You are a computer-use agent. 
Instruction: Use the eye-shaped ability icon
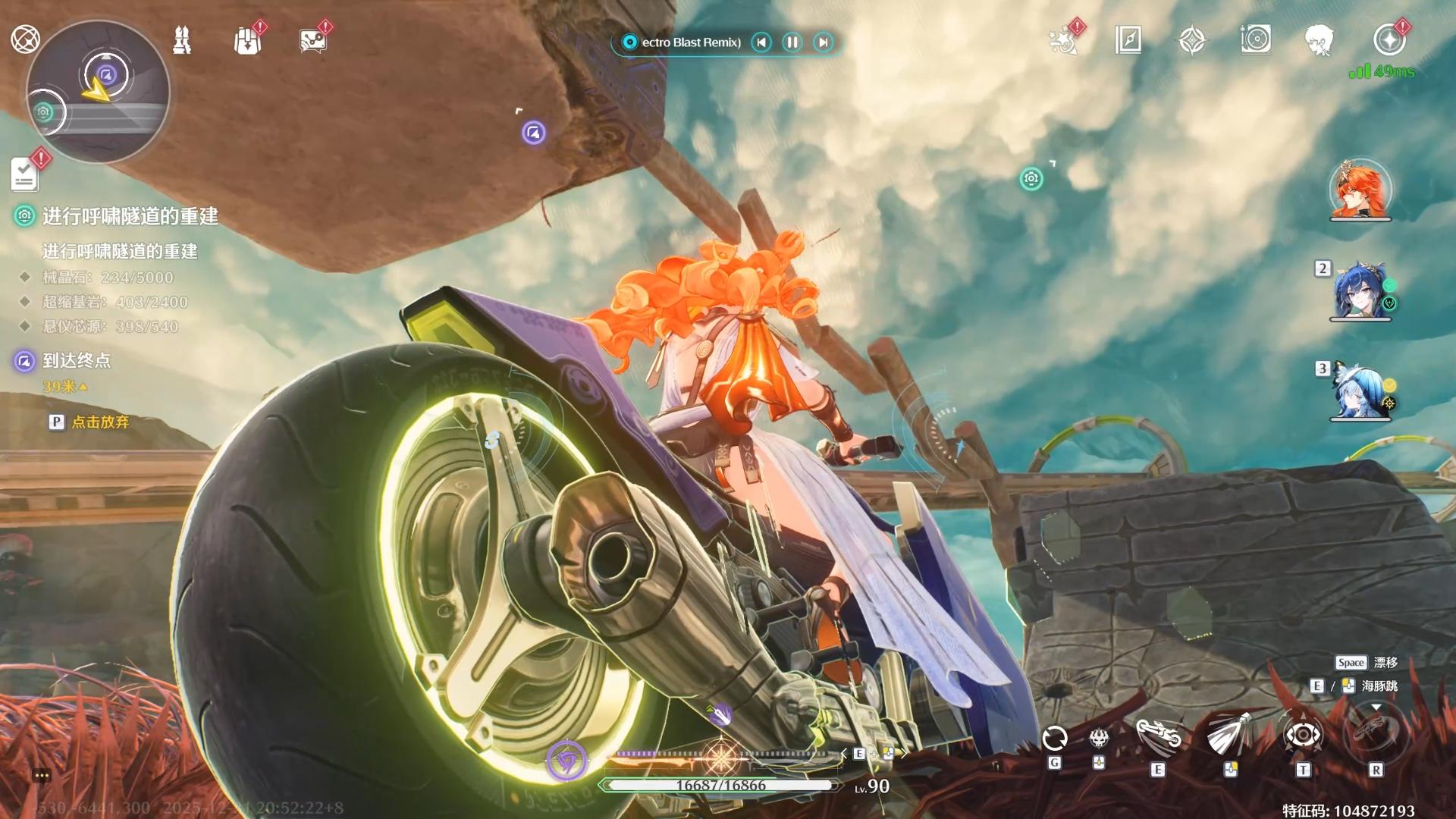point(1303,735)
